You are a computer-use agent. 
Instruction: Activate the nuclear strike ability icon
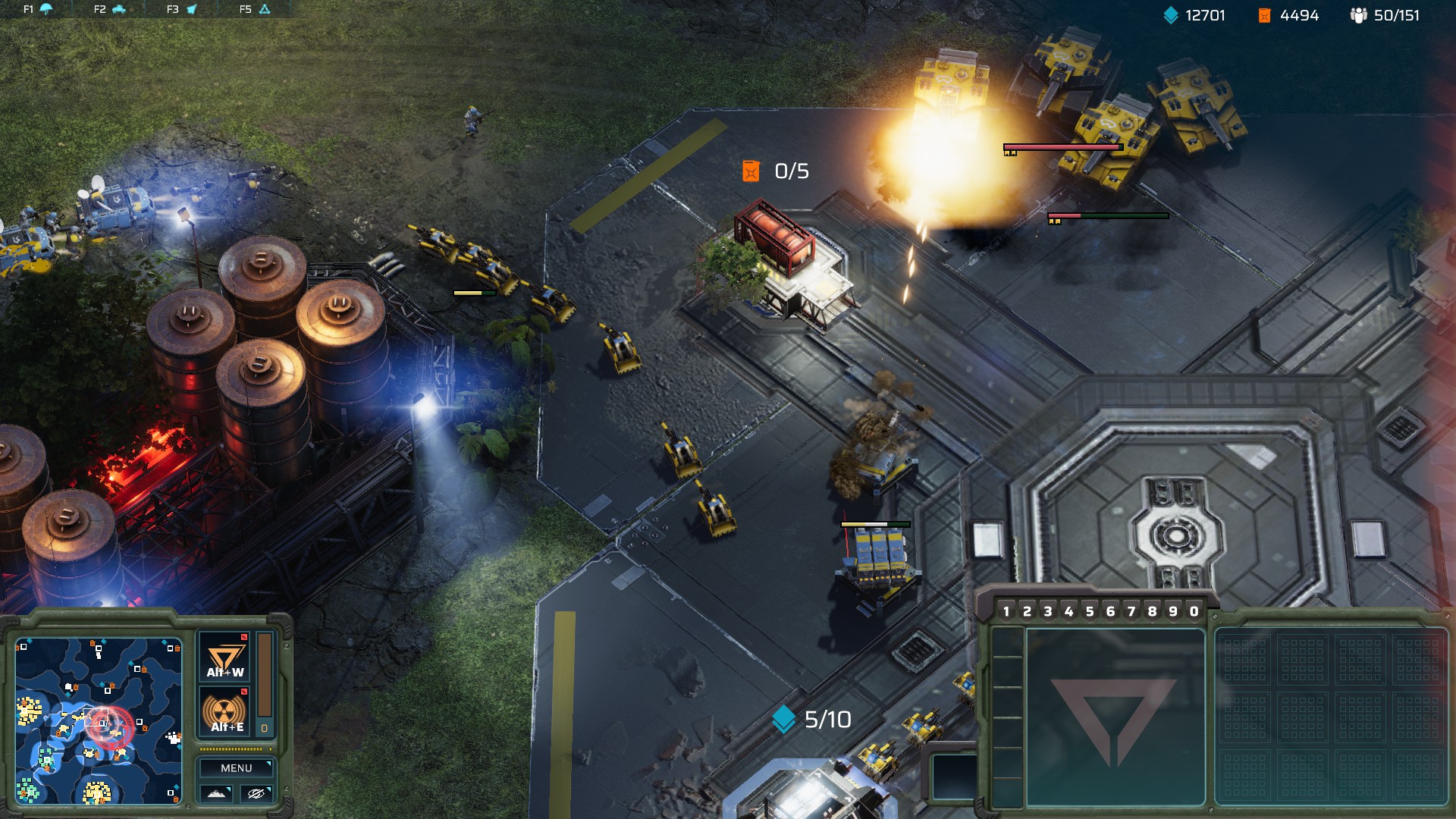(225, 713)
